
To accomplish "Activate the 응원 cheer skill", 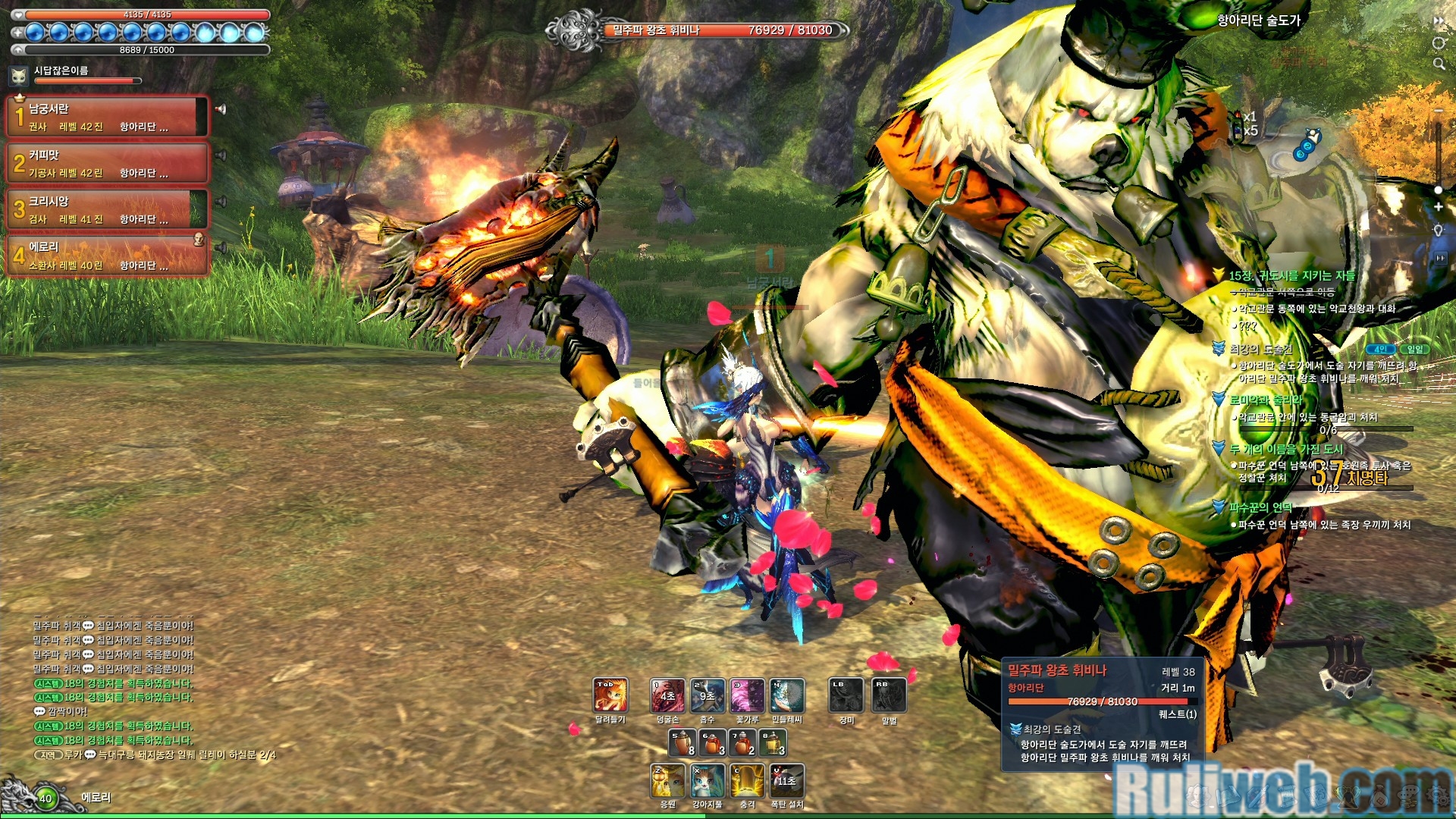I will [667, 781].
